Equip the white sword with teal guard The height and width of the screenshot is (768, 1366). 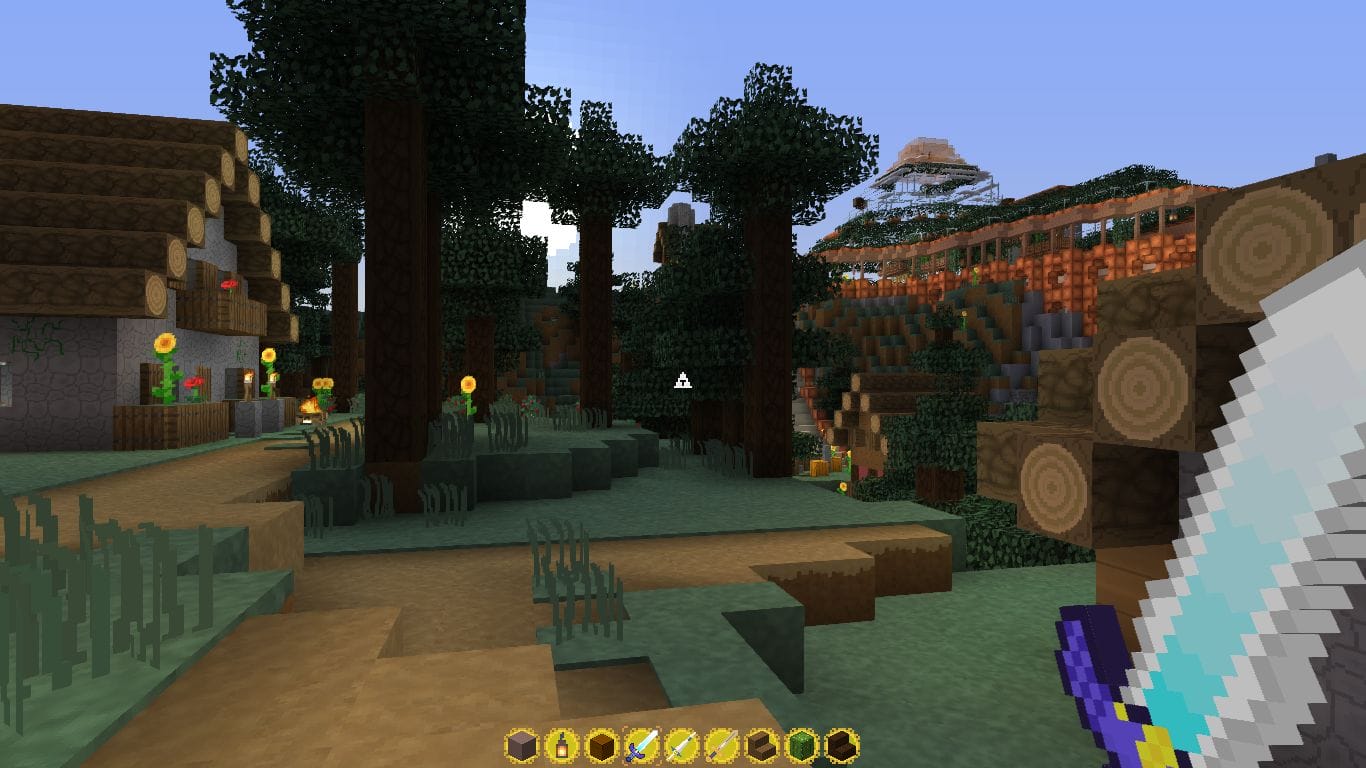click(x=681, y=746)
